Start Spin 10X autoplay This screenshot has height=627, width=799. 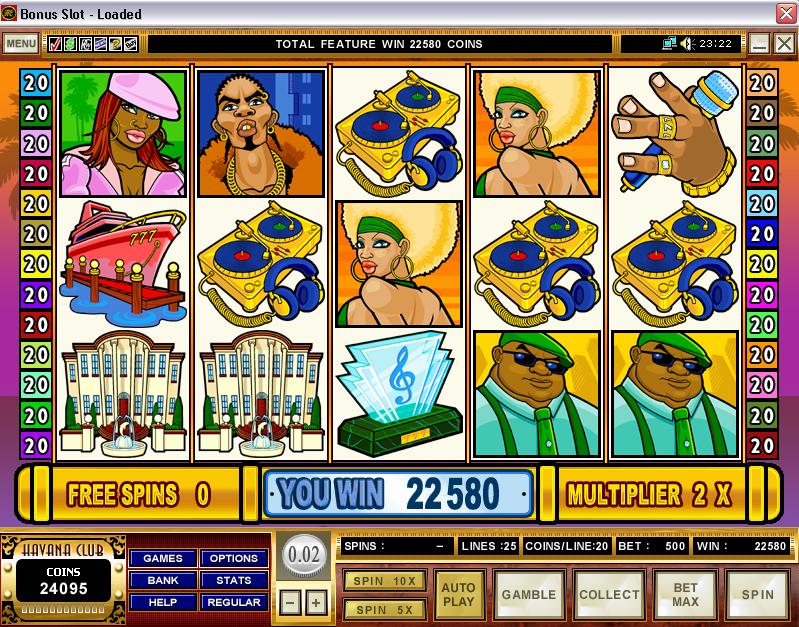(x=385, y=580)
